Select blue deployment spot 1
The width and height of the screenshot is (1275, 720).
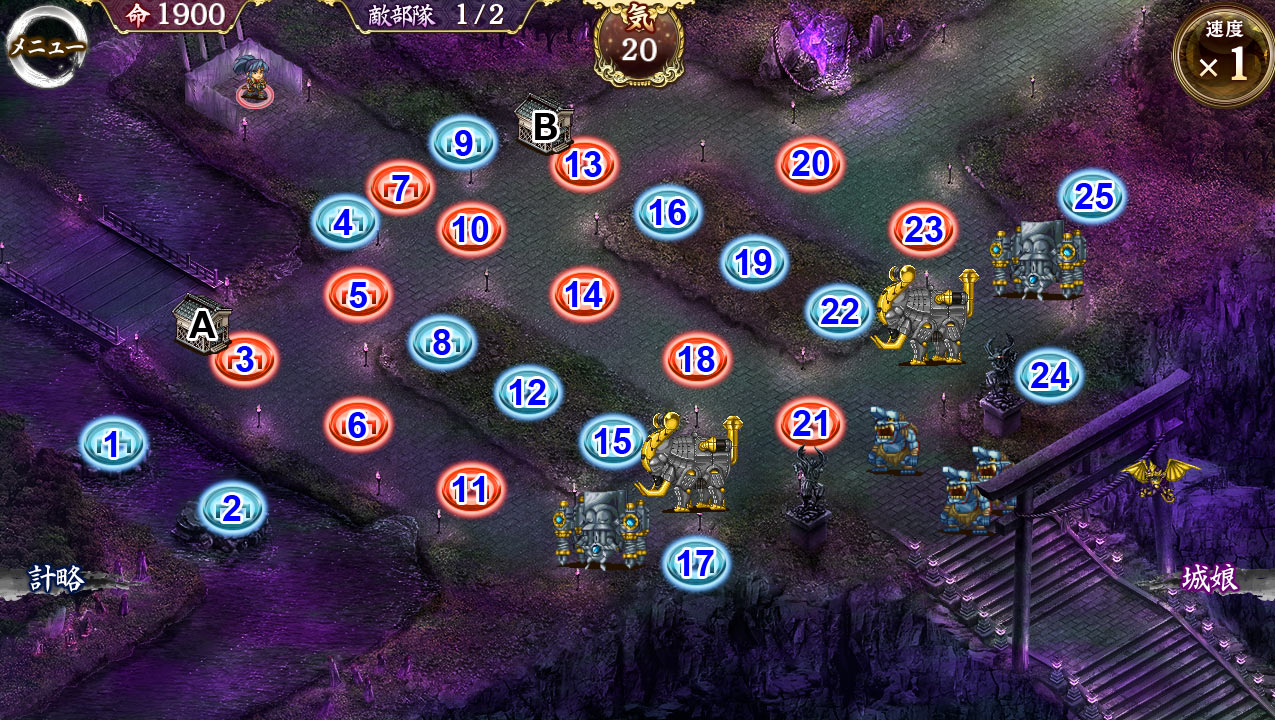click(x=113, y=444)
